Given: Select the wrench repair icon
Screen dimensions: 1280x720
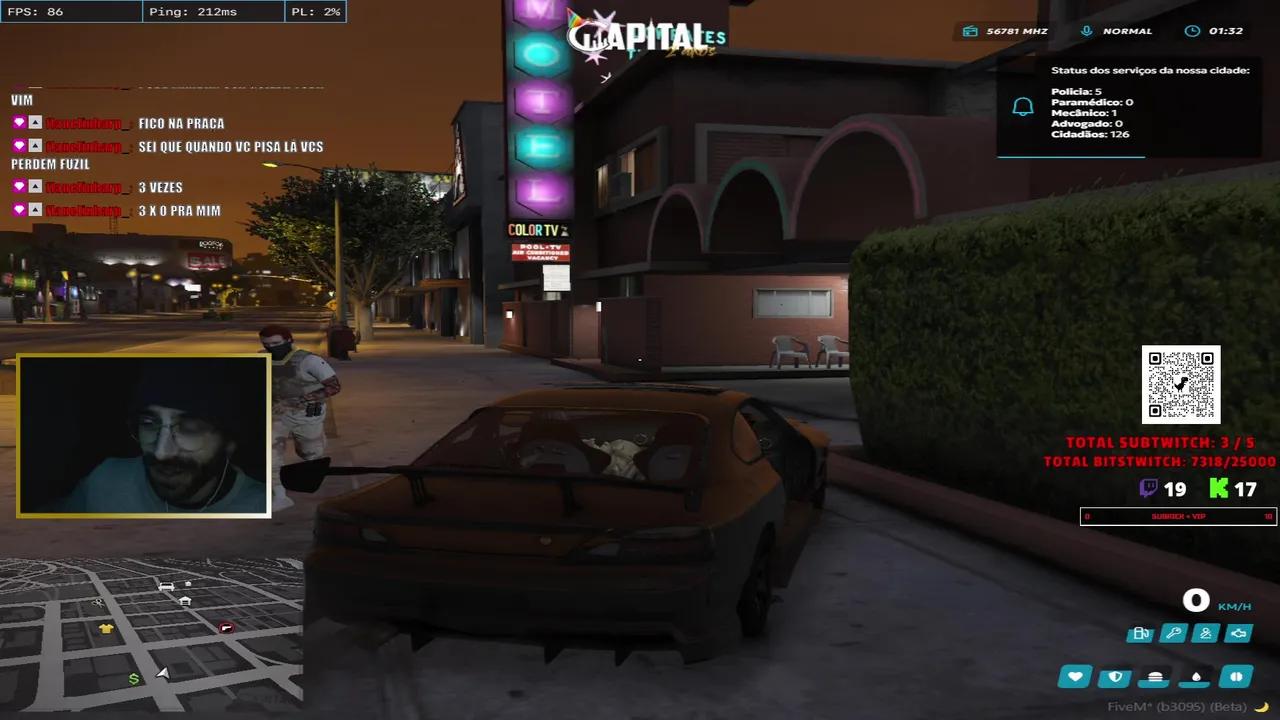Looking at the screenshot, I should pyautogui.click(x=1173, y=632).
